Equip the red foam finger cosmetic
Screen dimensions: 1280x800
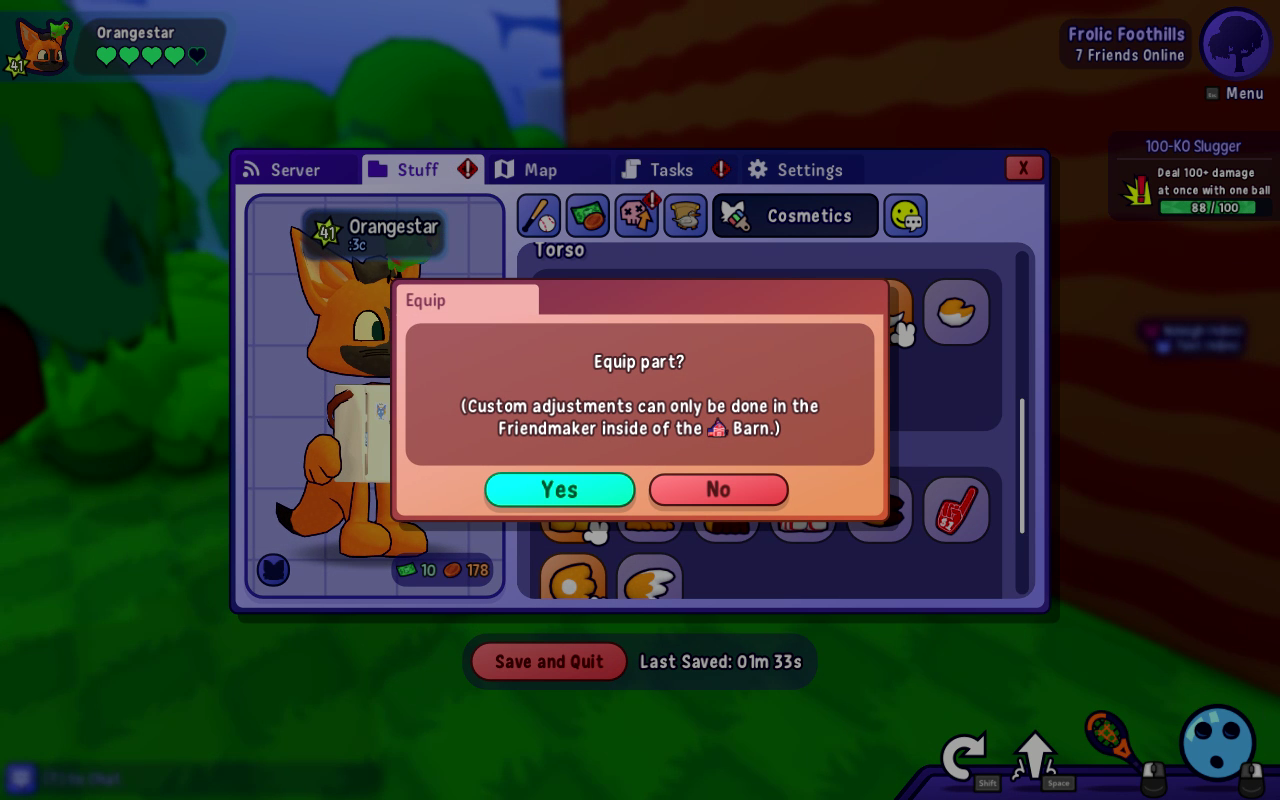pos(956,509)
